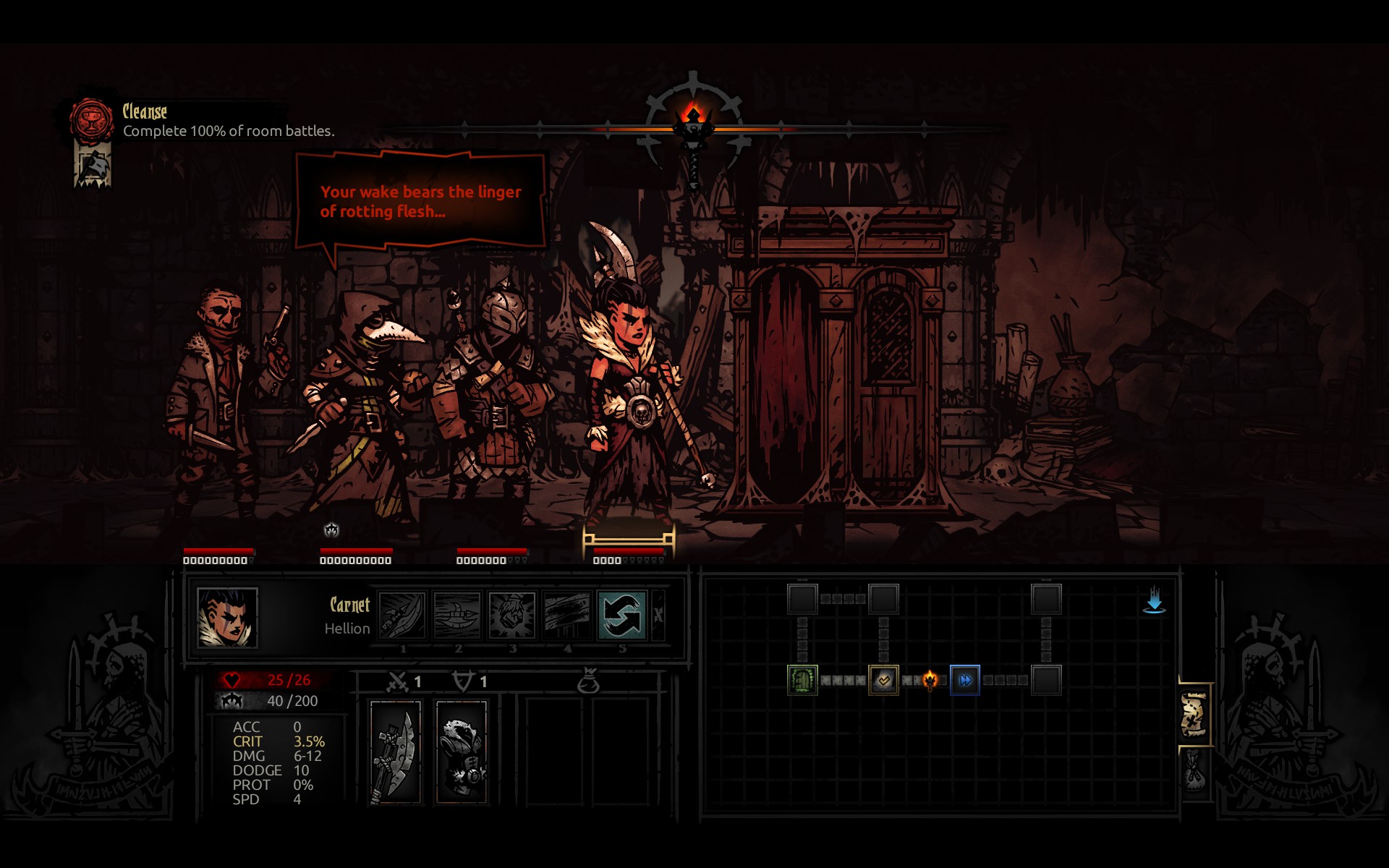Select the equipped armor slot
The height and width of the screenshot is (868, 1389).
462,752
